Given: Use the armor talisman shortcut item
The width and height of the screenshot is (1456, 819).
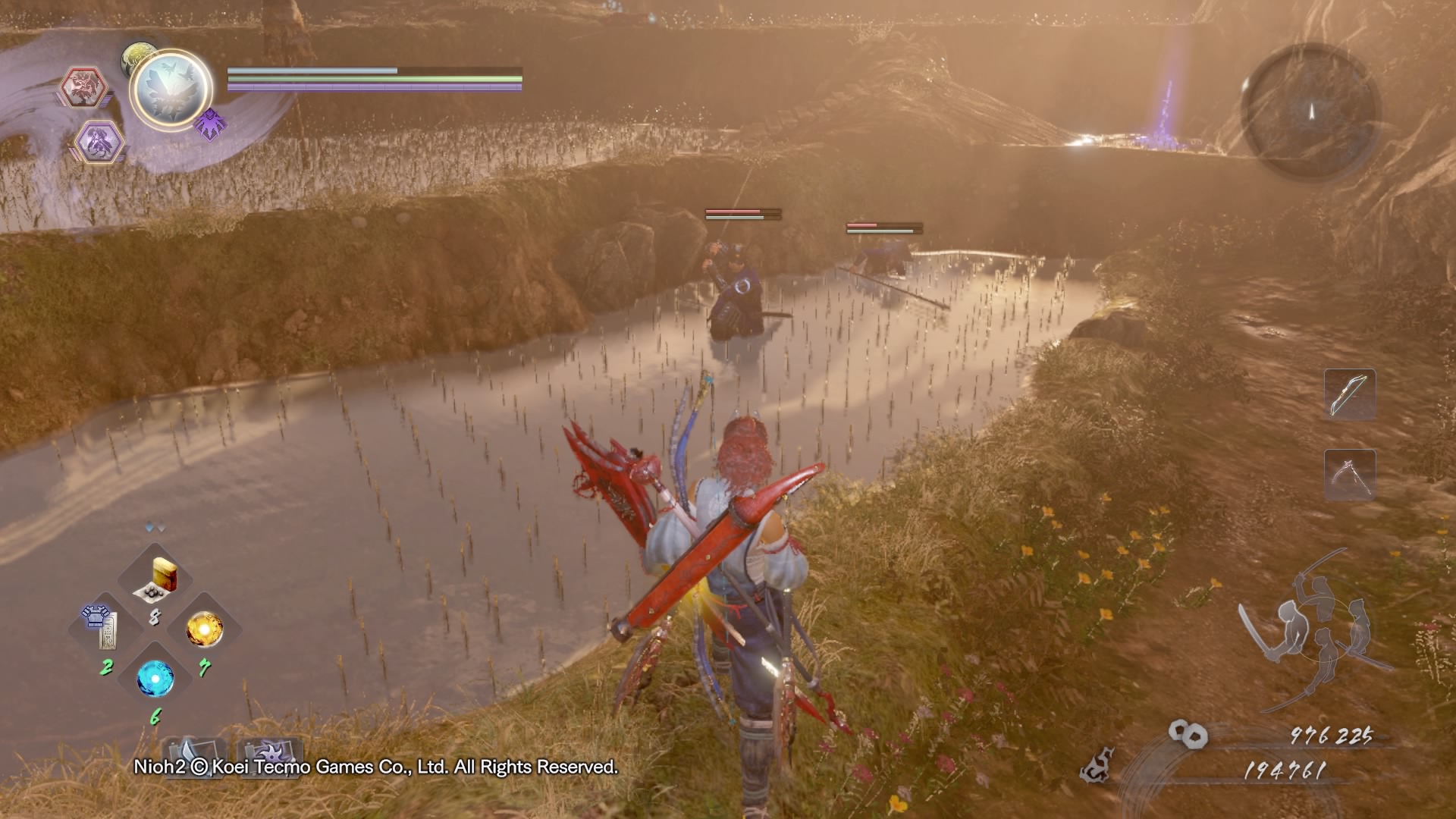Looking at the screenshot, I should (105, 626).
